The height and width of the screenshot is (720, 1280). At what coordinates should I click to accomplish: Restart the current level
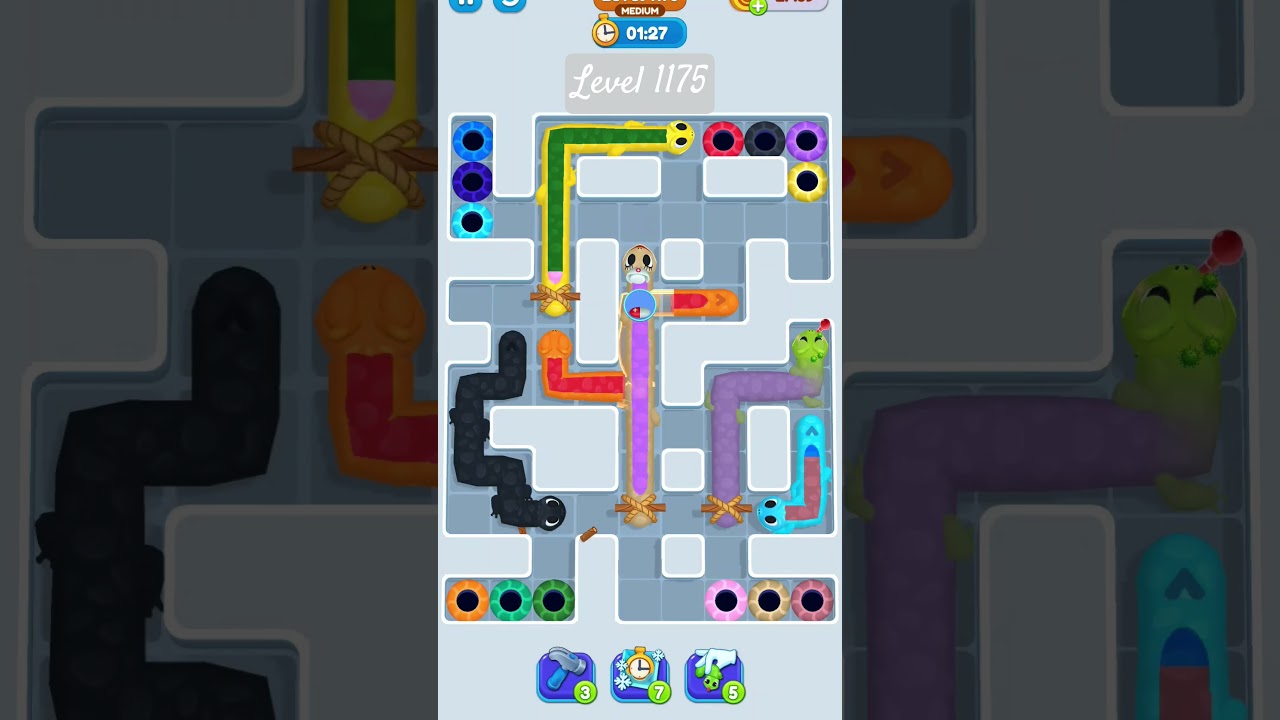[x=510, y=5]
